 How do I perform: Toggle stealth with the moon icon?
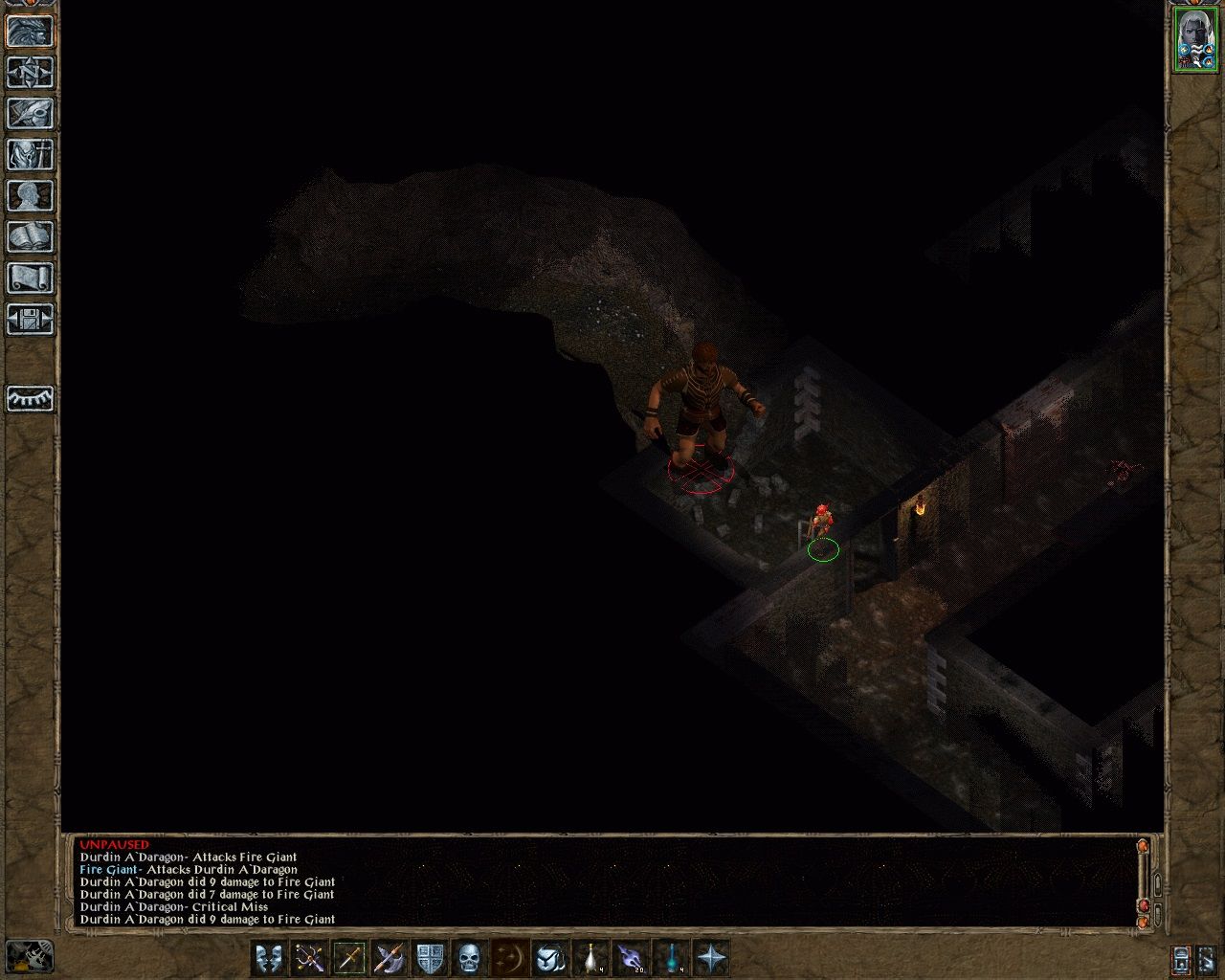pos(510,959)
